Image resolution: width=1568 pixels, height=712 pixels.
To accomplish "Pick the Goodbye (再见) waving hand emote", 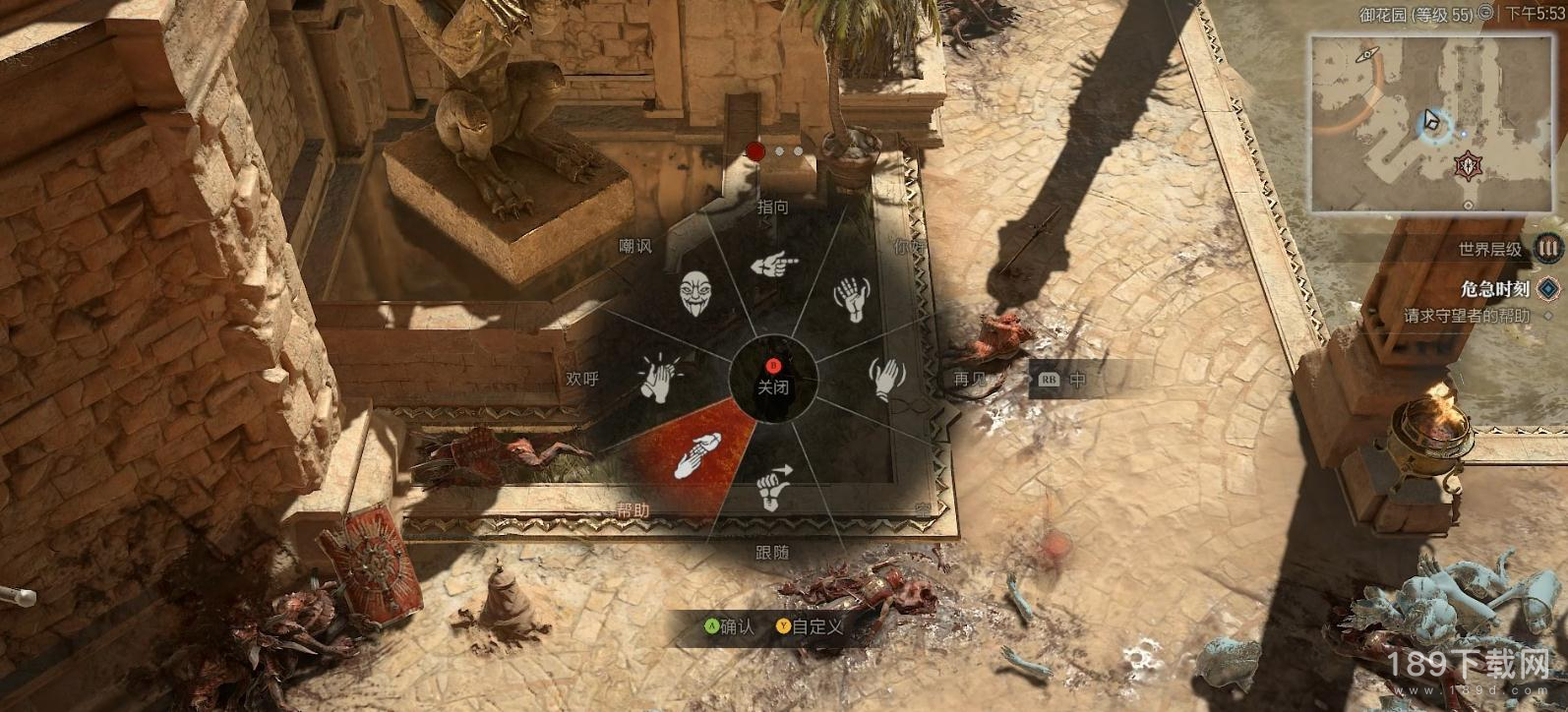I will pos(886,378).
